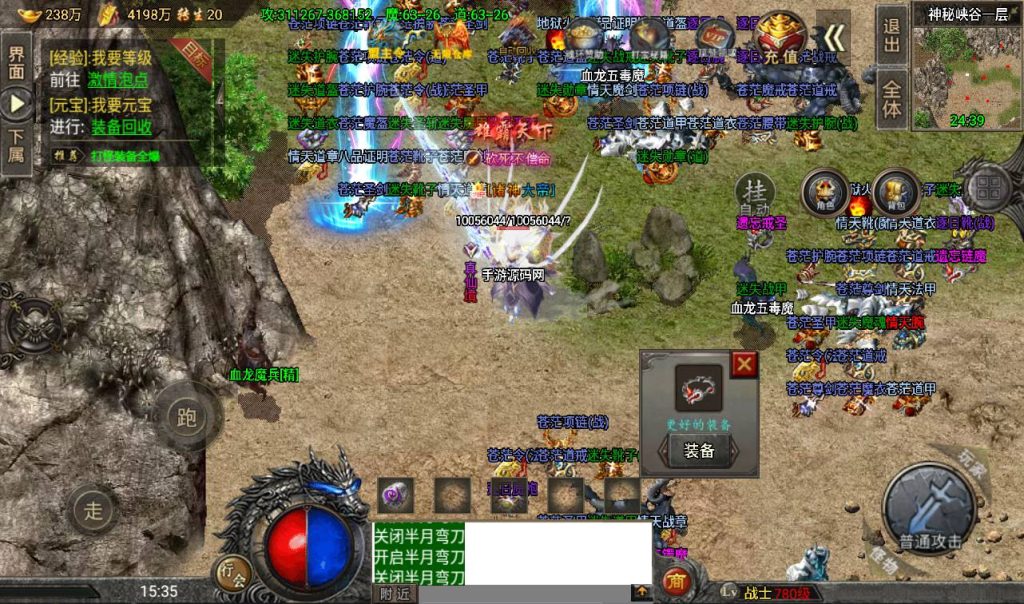
Task: Toggle the 挂 auto-battle button
Action: click(x=755, y=191)
